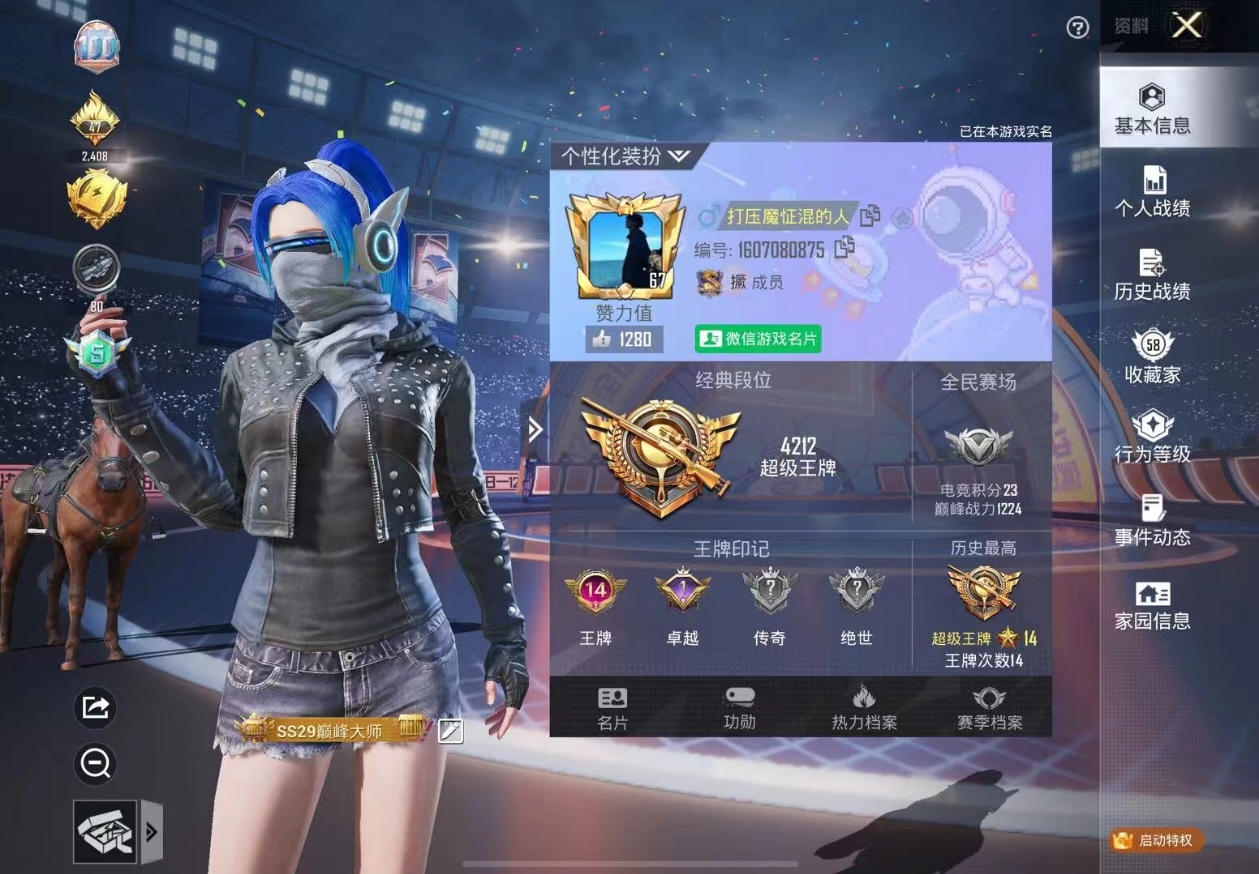Screen dimensions: 1259x874
Task: Show the 历史战绩 tab
Action: pos(1152,276)
